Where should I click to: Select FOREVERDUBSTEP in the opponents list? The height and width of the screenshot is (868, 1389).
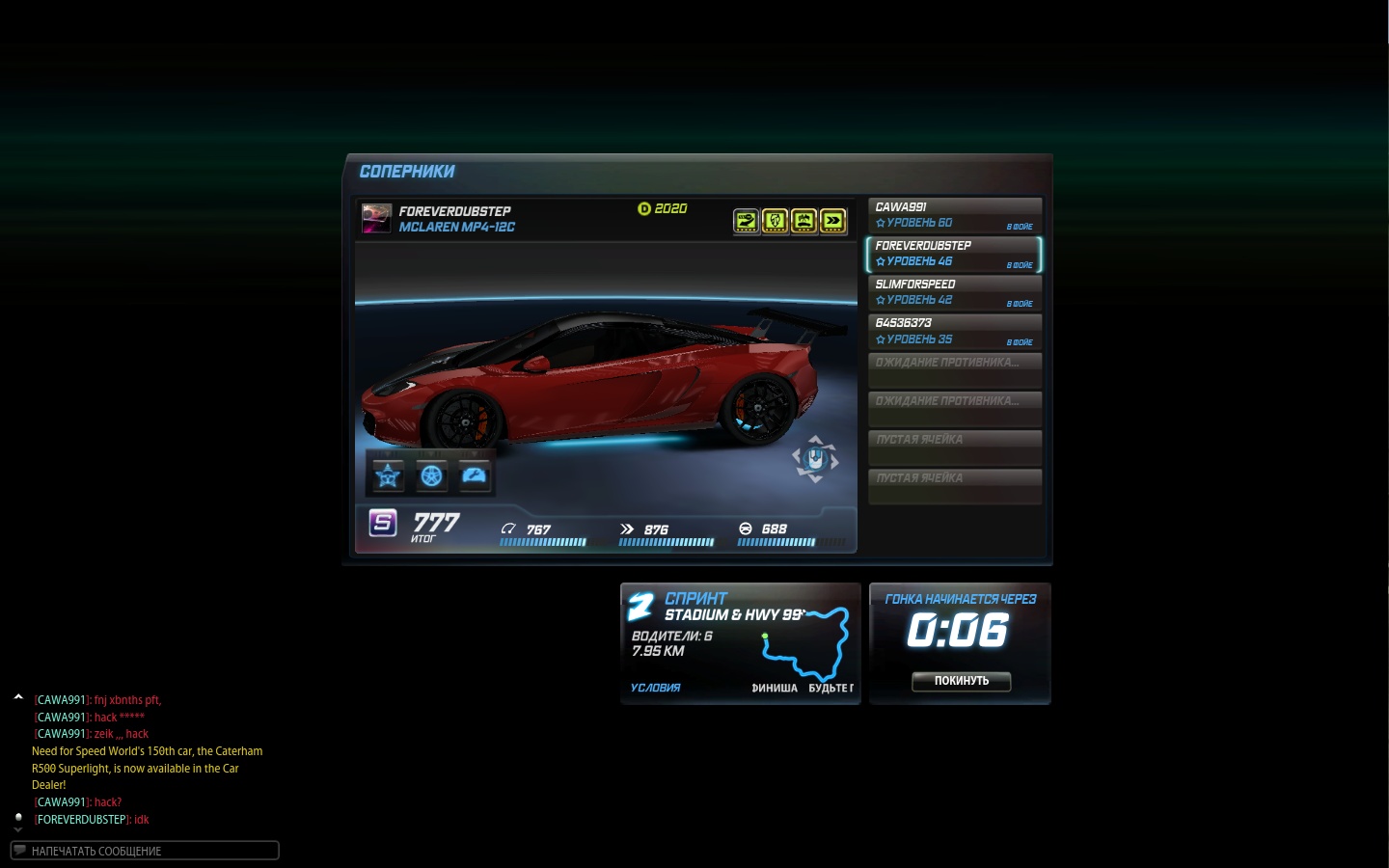(x=954, y=254)
